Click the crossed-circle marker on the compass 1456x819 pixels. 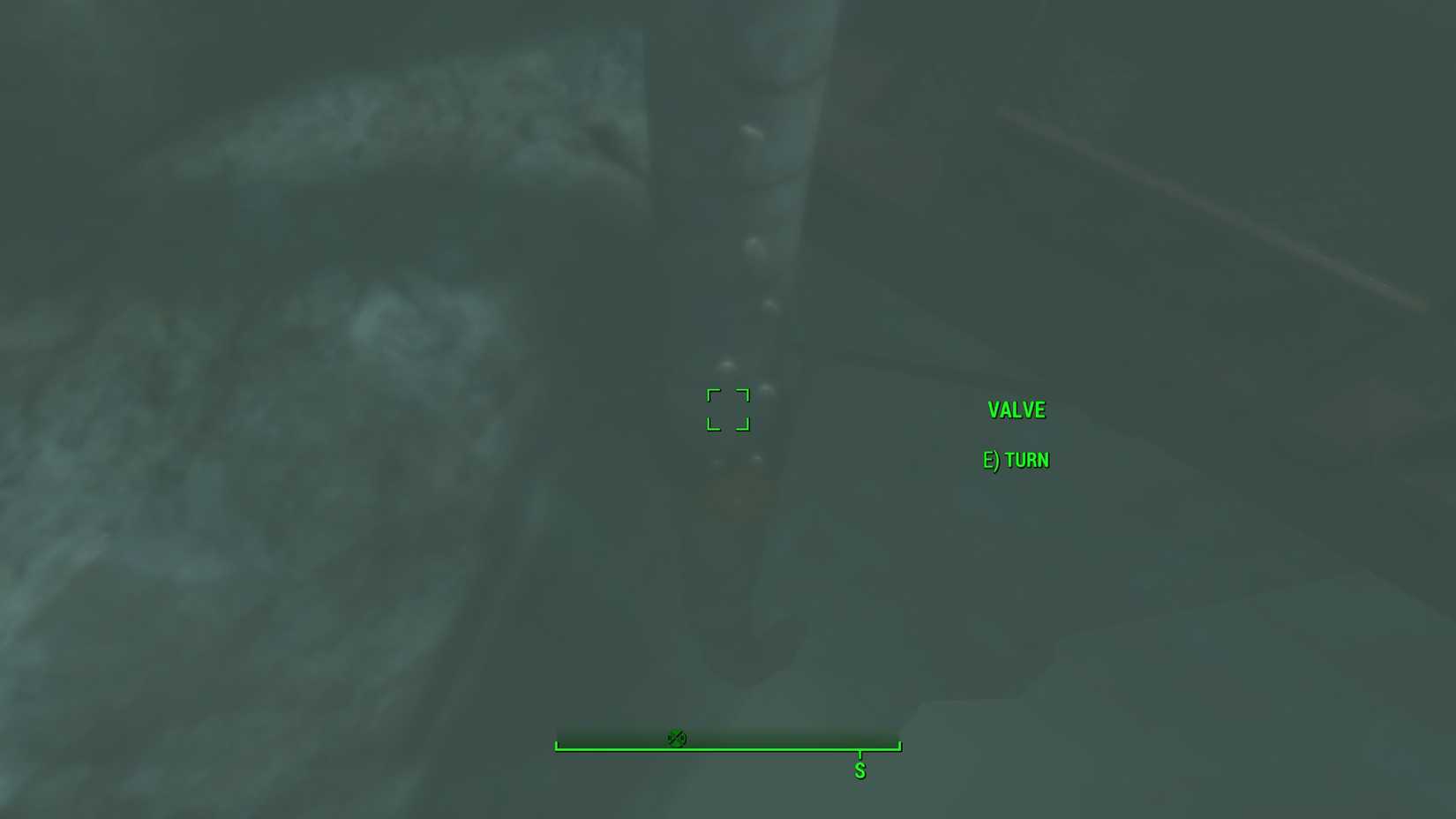678,738
